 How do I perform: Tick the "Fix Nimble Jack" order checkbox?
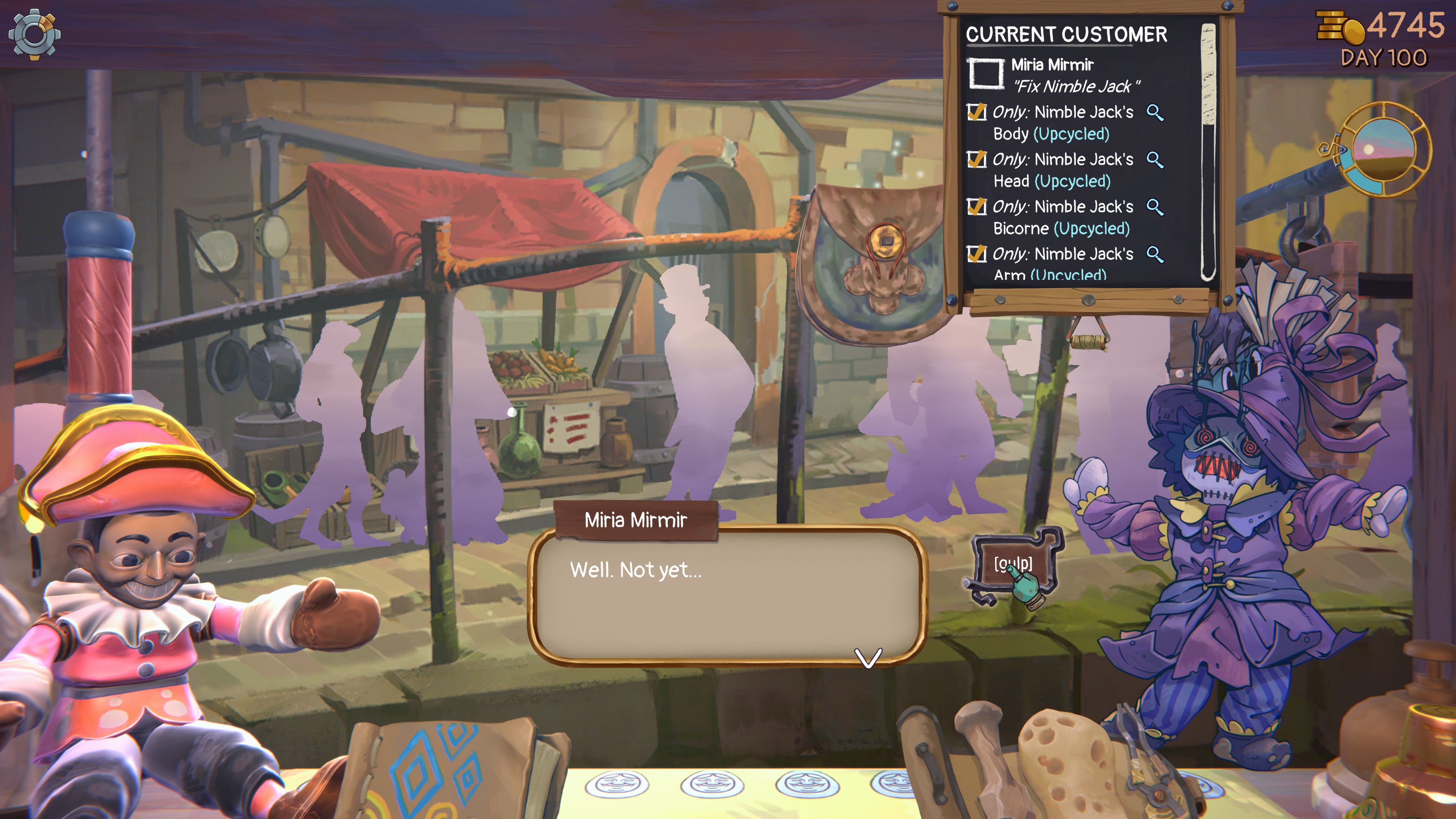pyautogui.click(x=986, y=73)
